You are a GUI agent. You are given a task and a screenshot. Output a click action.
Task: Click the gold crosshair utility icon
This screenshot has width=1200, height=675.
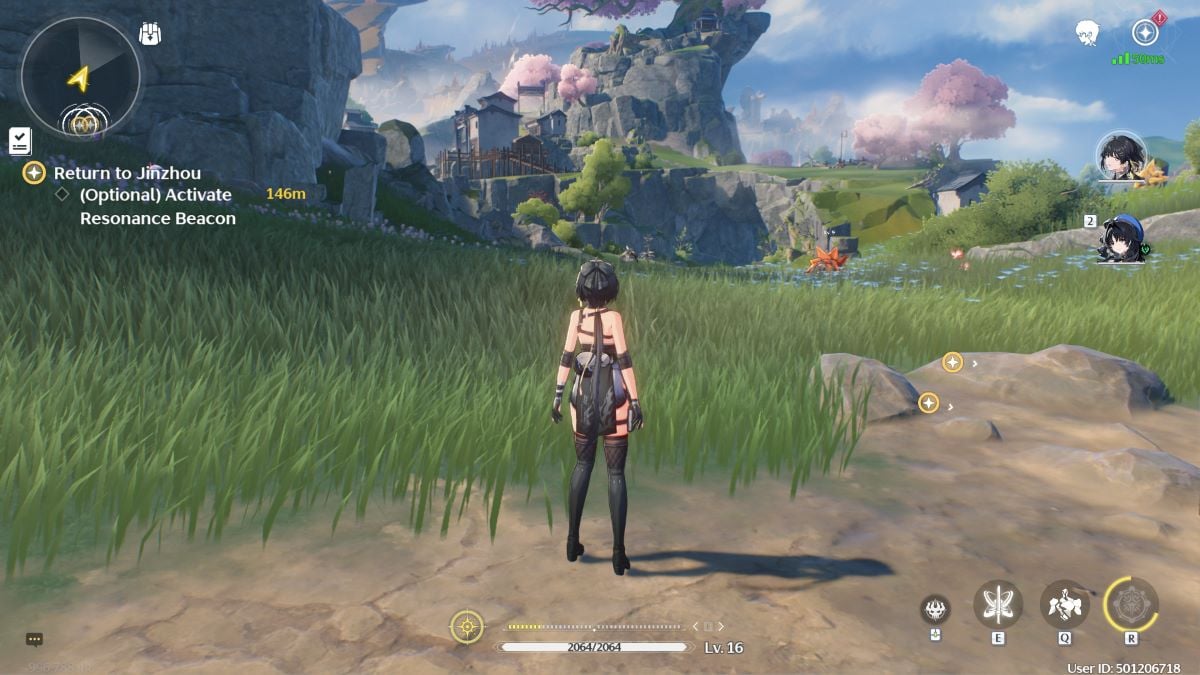(467, 627)
